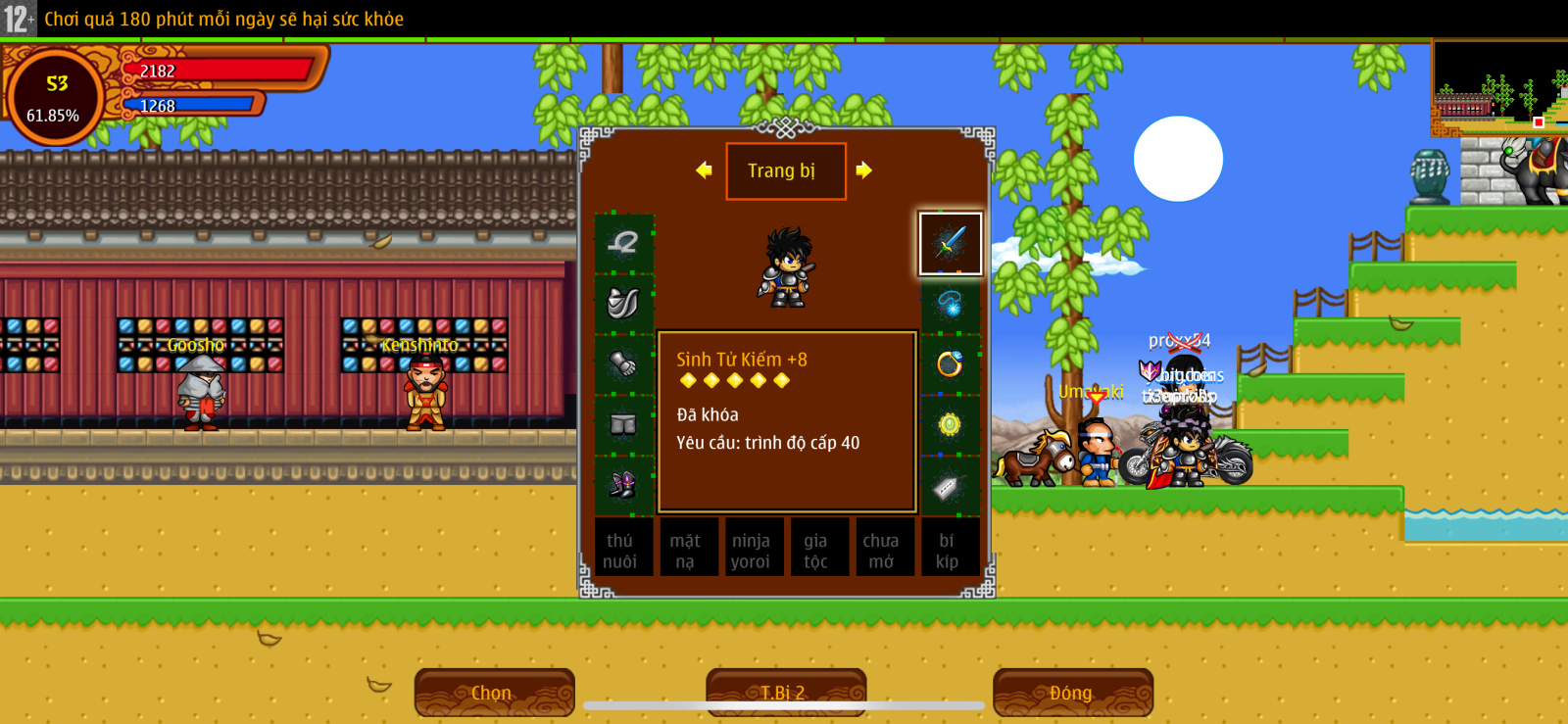The height and width of the screenshot is (724, 1568).
Task: Select the blue necklace equipment slot
Action: pyautogui.click(x=950, y=304)
